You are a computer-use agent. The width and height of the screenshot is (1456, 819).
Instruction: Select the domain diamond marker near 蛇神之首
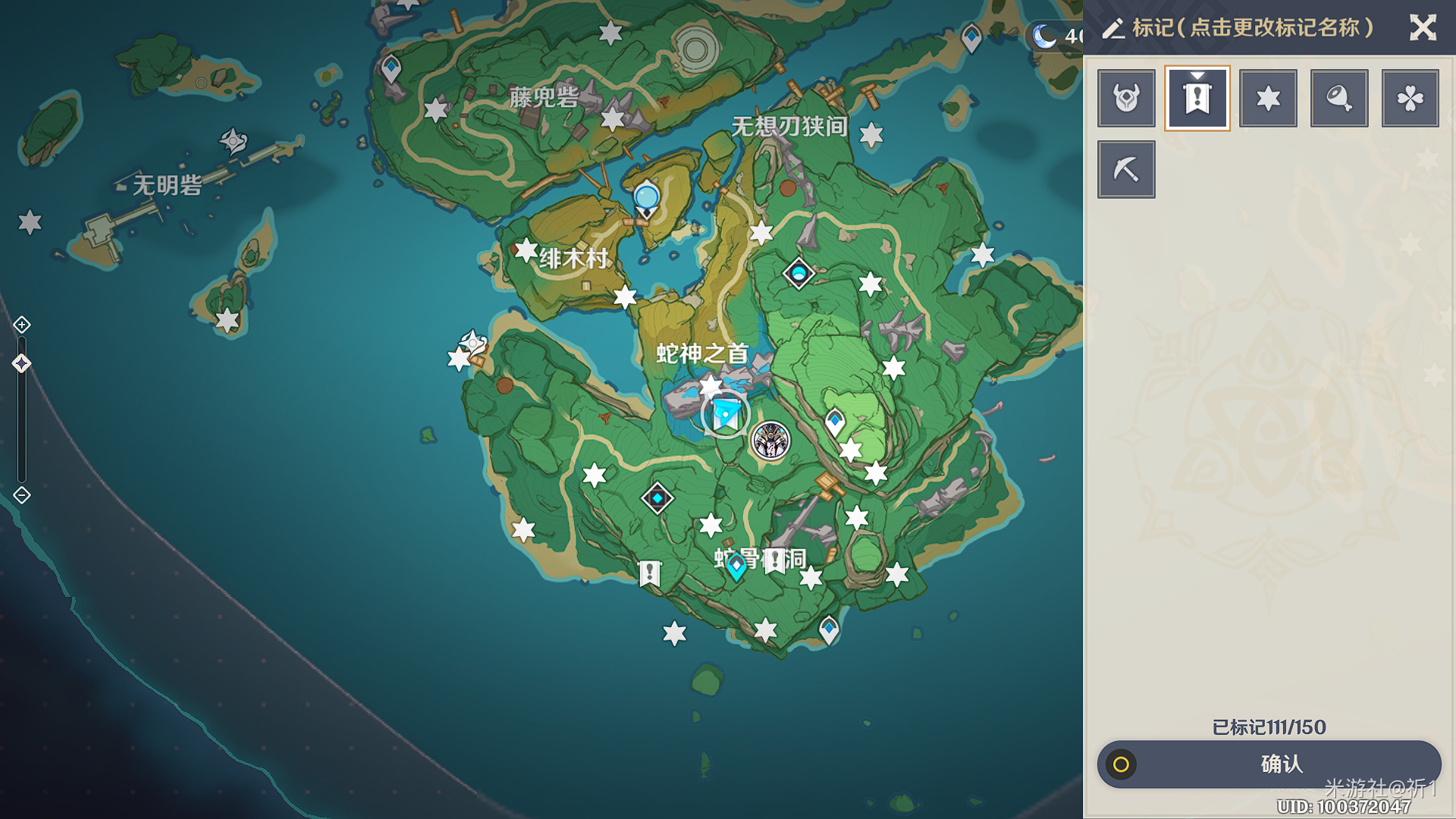coord(799,274)
